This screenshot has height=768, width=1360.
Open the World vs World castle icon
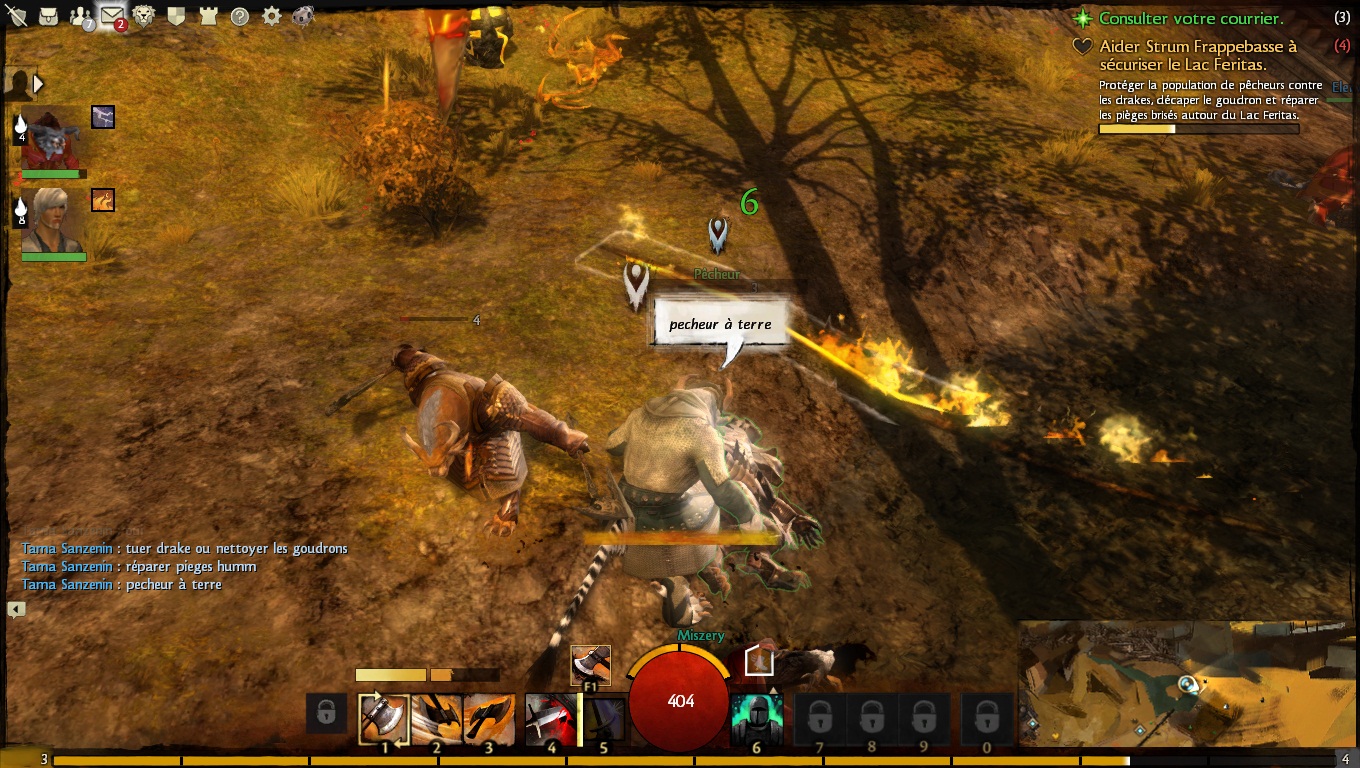coord(208,16)
